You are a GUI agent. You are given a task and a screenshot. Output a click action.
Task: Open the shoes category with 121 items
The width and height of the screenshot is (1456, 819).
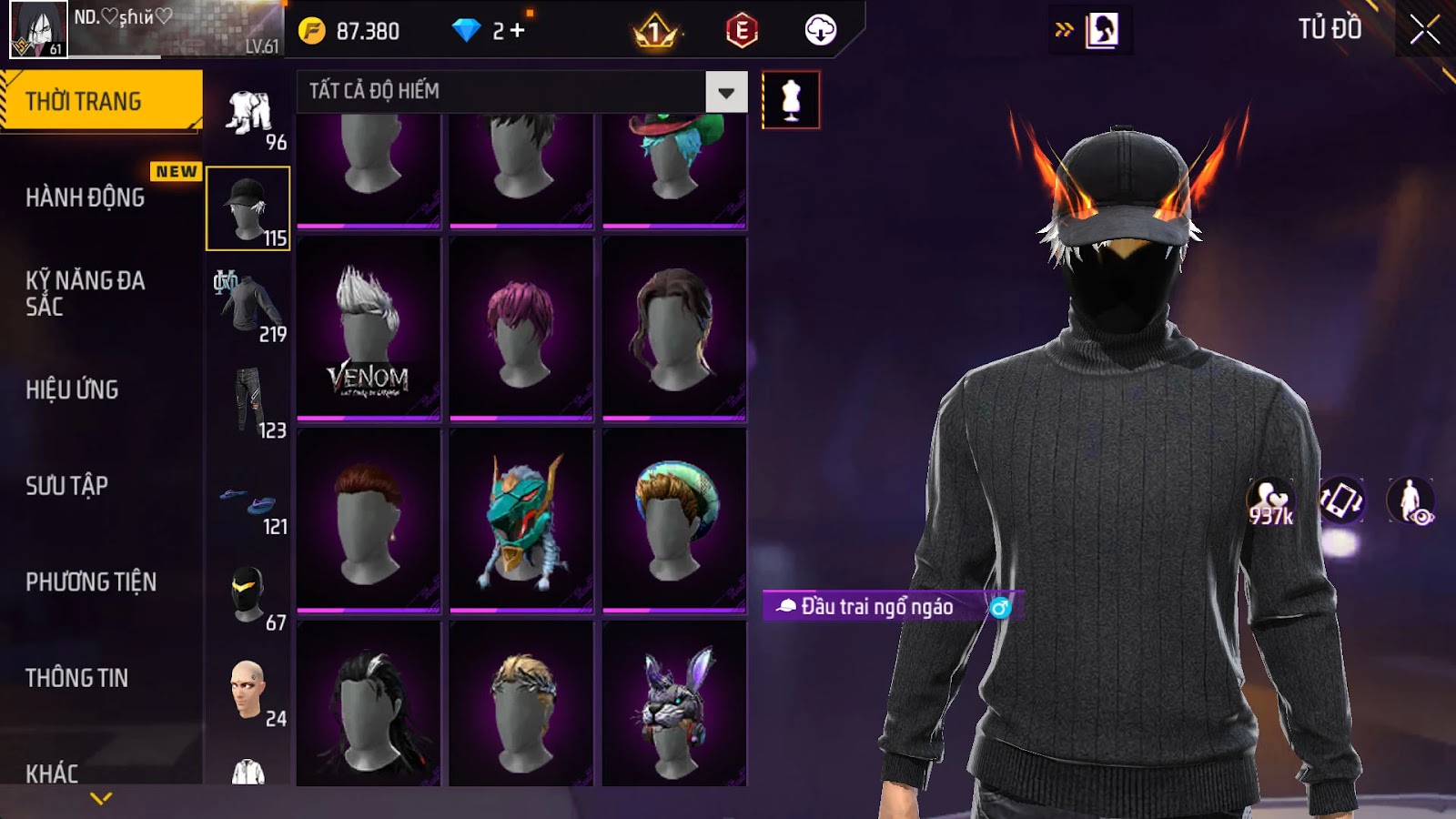(248, 506)
